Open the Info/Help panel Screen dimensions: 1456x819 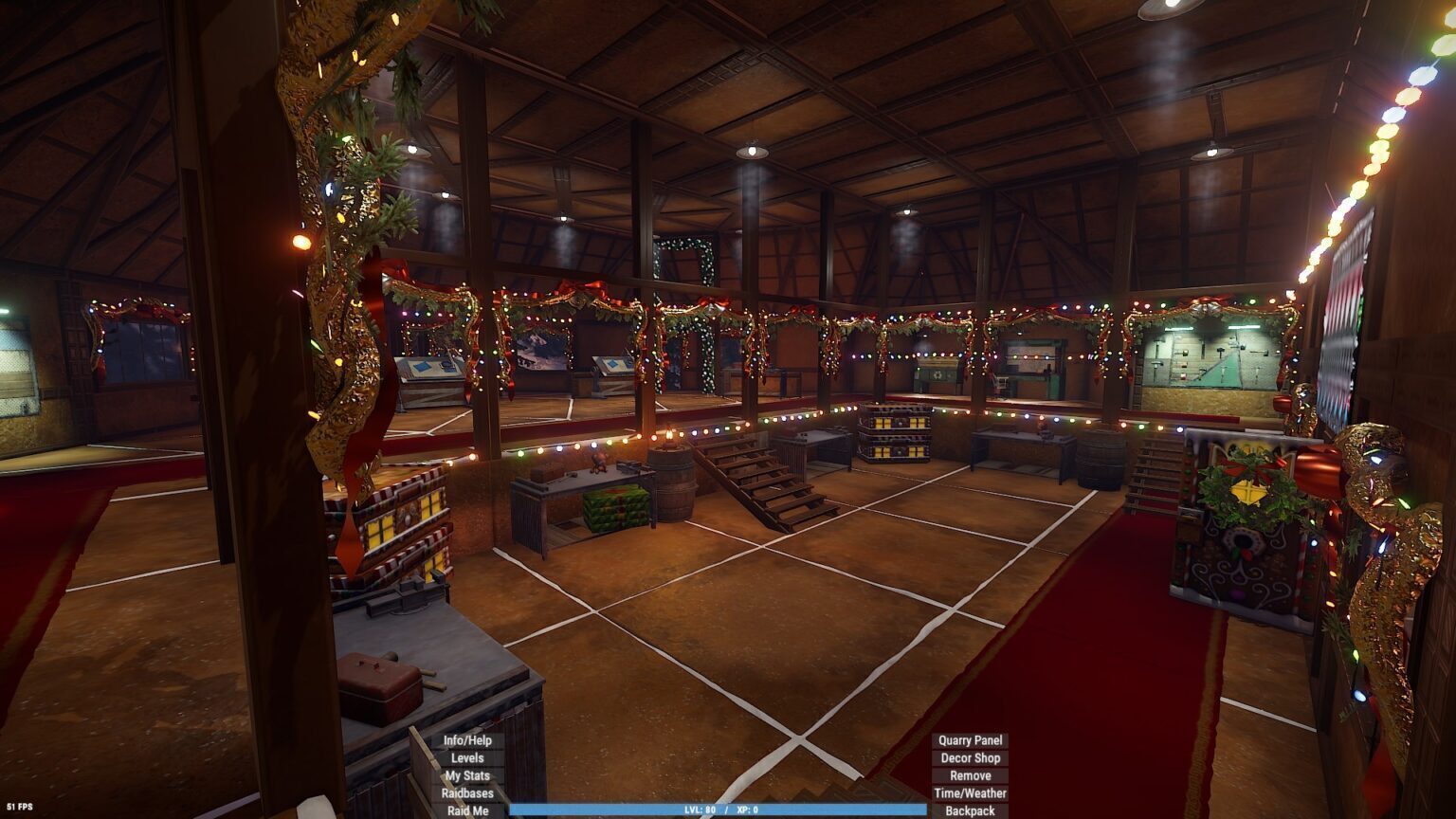tap(467, 740)
